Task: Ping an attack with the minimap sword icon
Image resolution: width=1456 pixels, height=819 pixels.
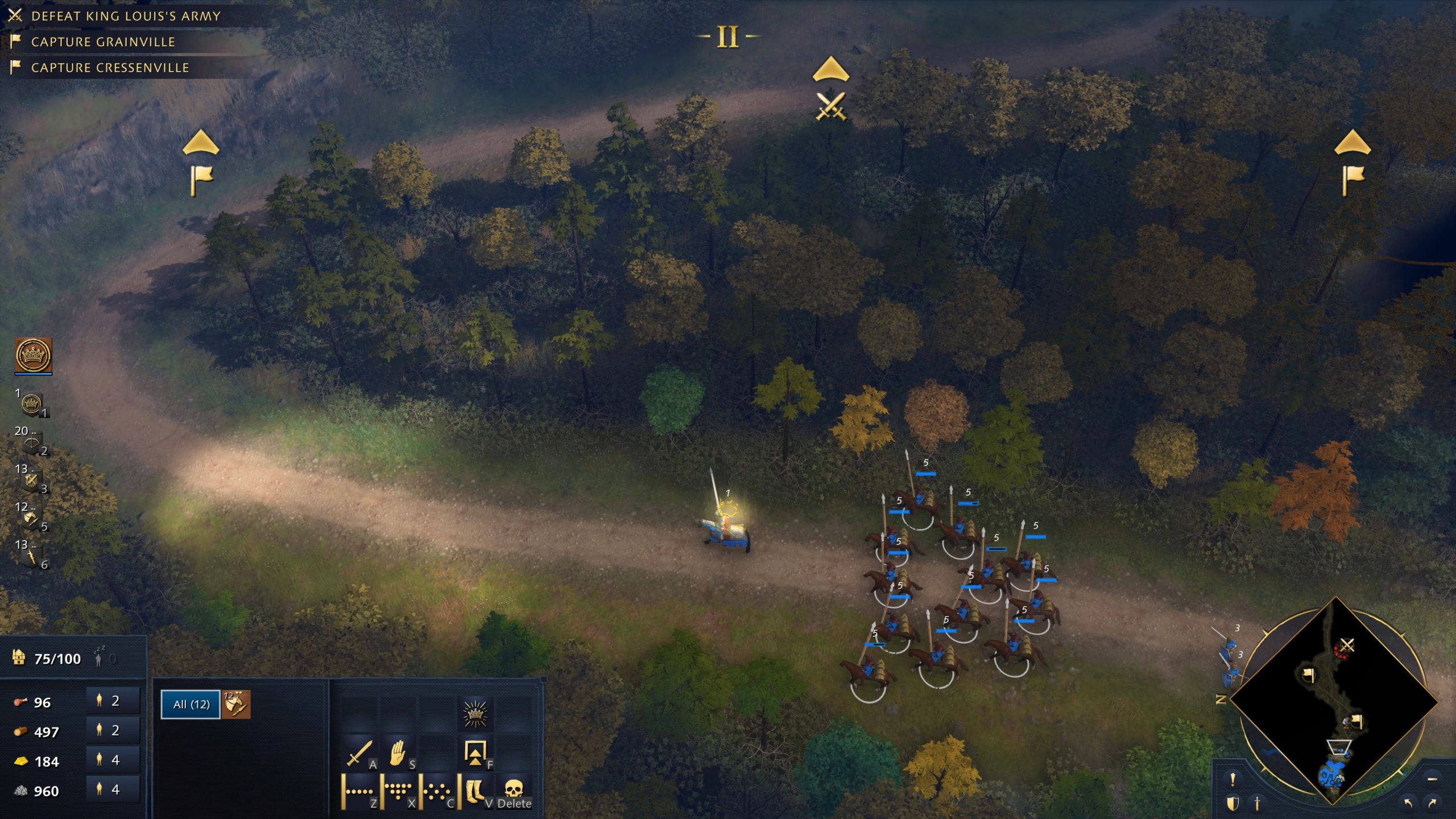Action: (x=1258, y=804)
